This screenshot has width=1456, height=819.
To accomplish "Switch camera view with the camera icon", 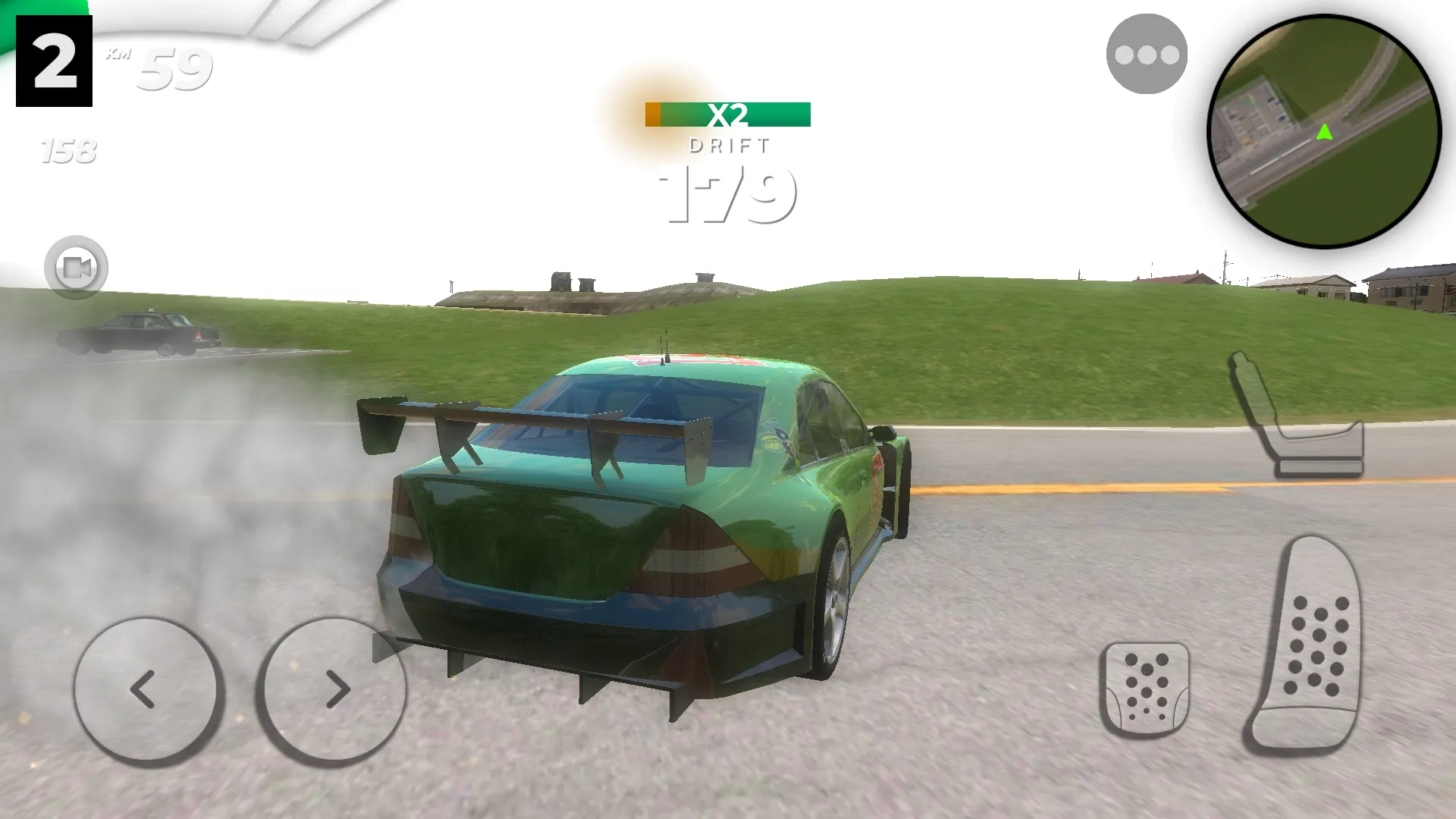I will 76,267.
